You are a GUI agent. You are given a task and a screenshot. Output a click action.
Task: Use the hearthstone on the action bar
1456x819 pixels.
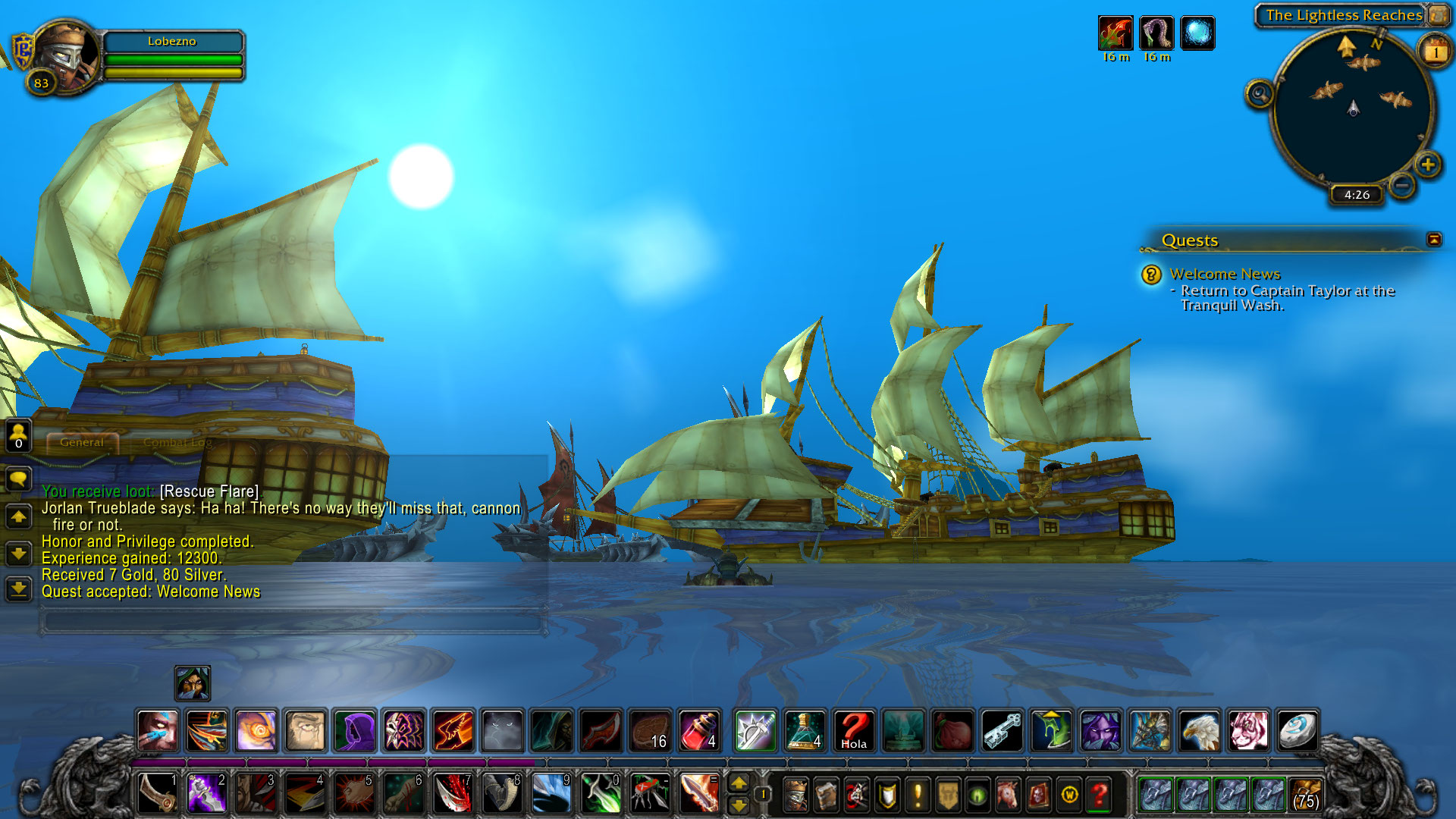coord(1298,731)
